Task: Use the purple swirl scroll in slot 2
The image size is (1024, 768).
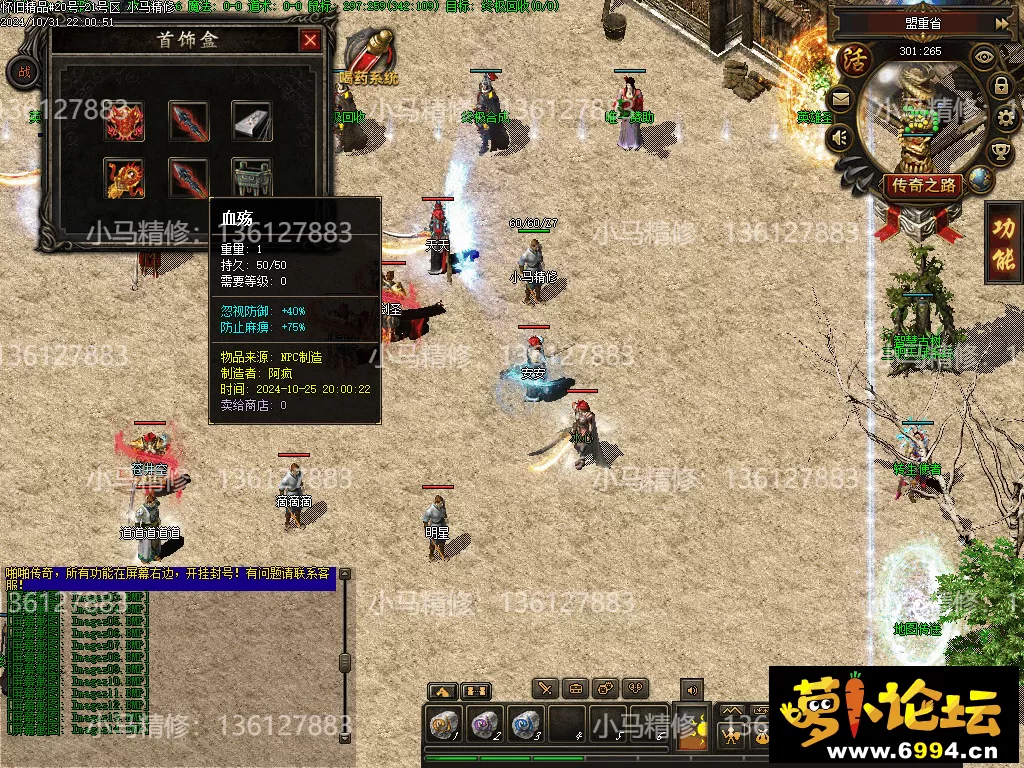Action: click(x=485, y=724)
